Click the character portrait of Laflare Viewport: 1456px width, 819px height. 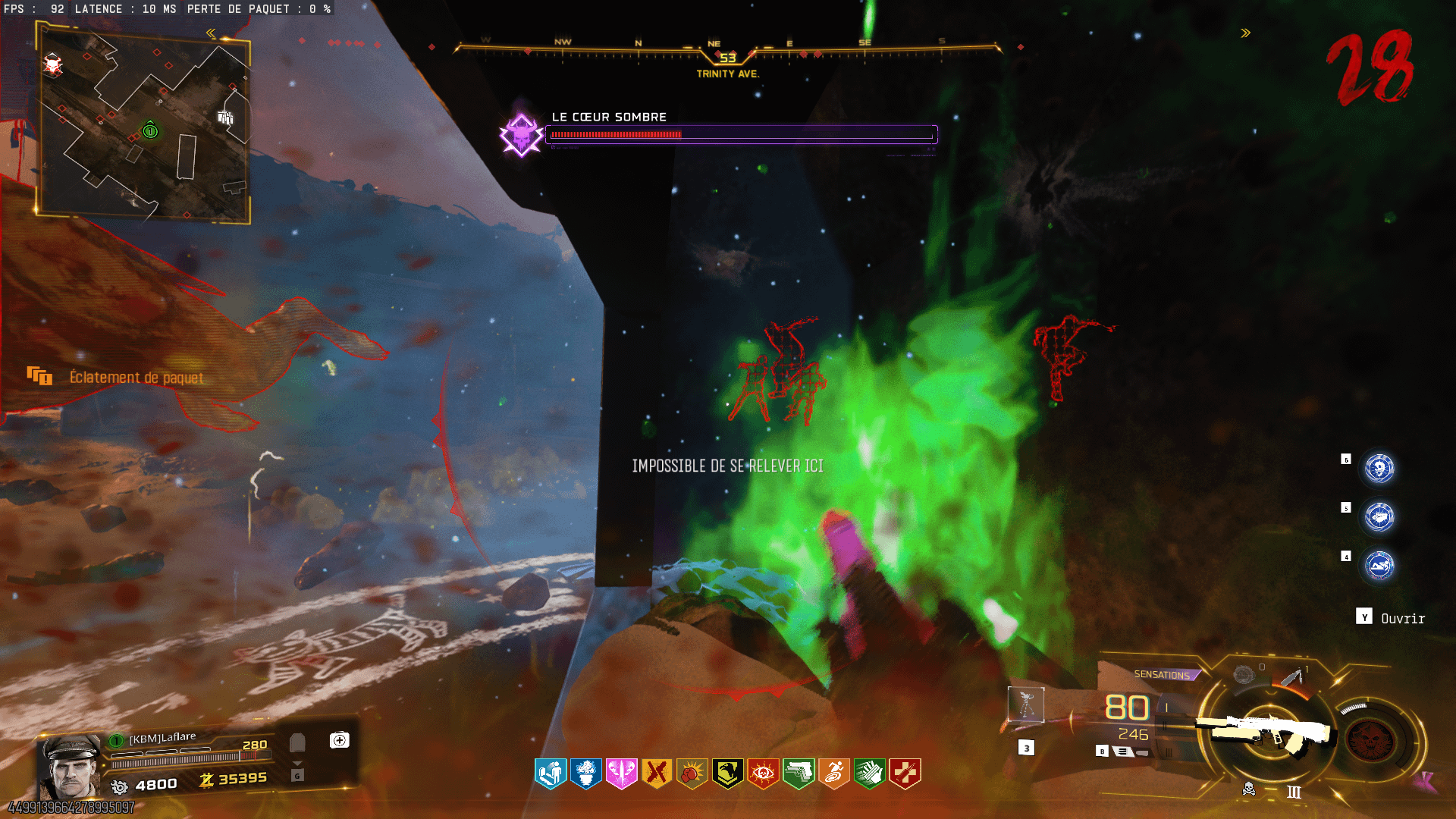tap(70, 766)
